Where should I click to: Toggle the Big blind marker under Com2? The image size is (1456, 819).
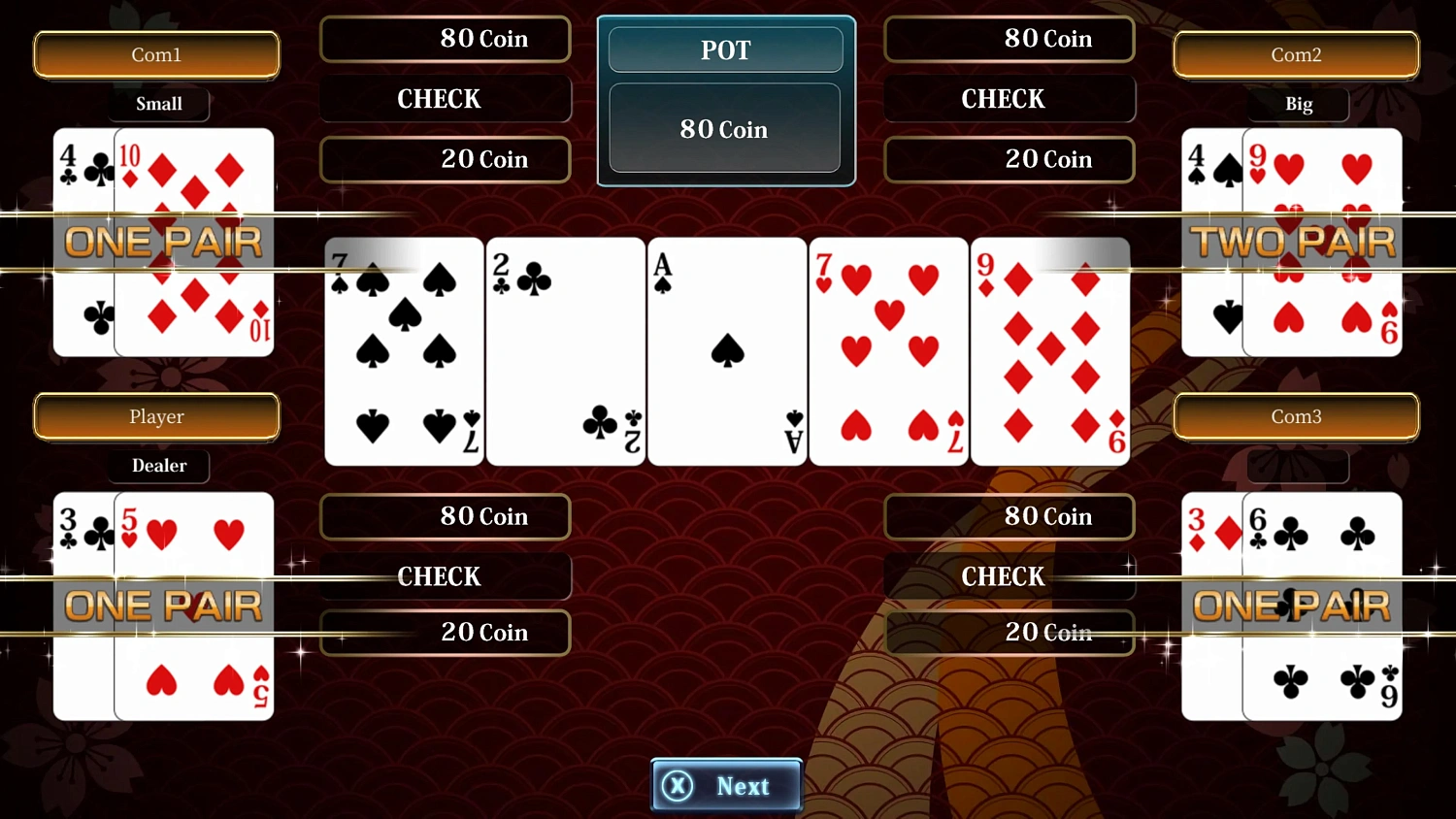click(x=1298, y=104)
